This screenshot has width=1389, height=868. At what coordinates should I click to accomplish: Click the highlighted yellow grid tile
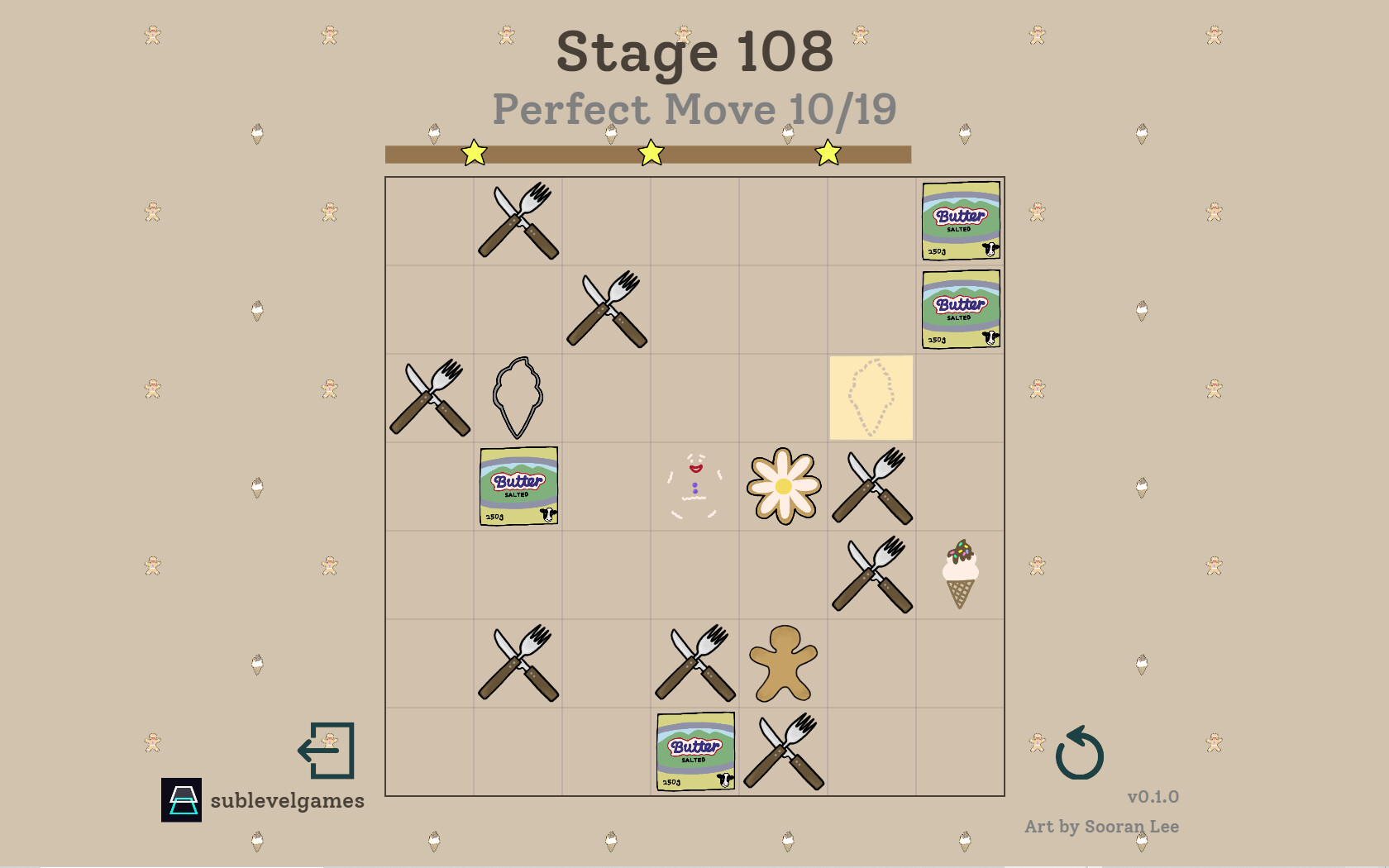coord(871,398)
